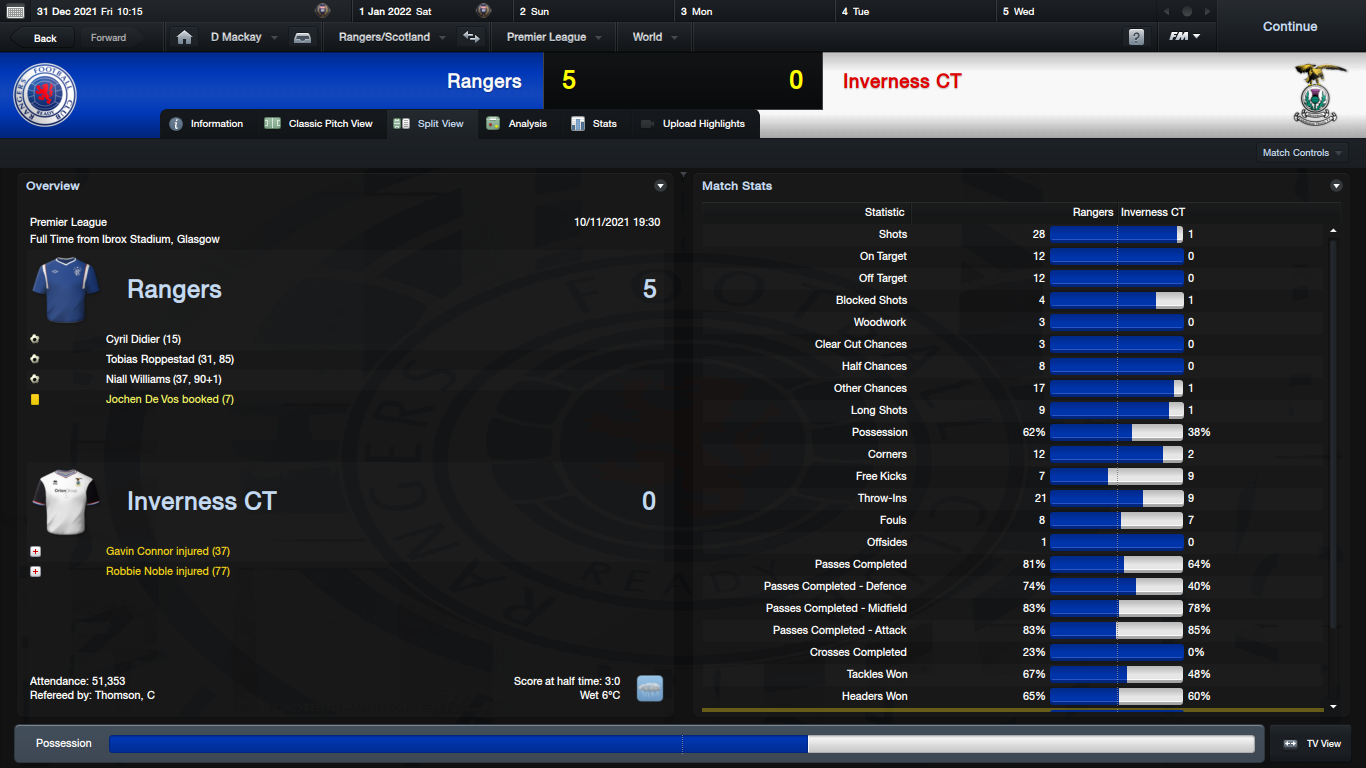Switch to the Information tab
This screenshot has height=768, width=1366.
click(x=207, y=124)
